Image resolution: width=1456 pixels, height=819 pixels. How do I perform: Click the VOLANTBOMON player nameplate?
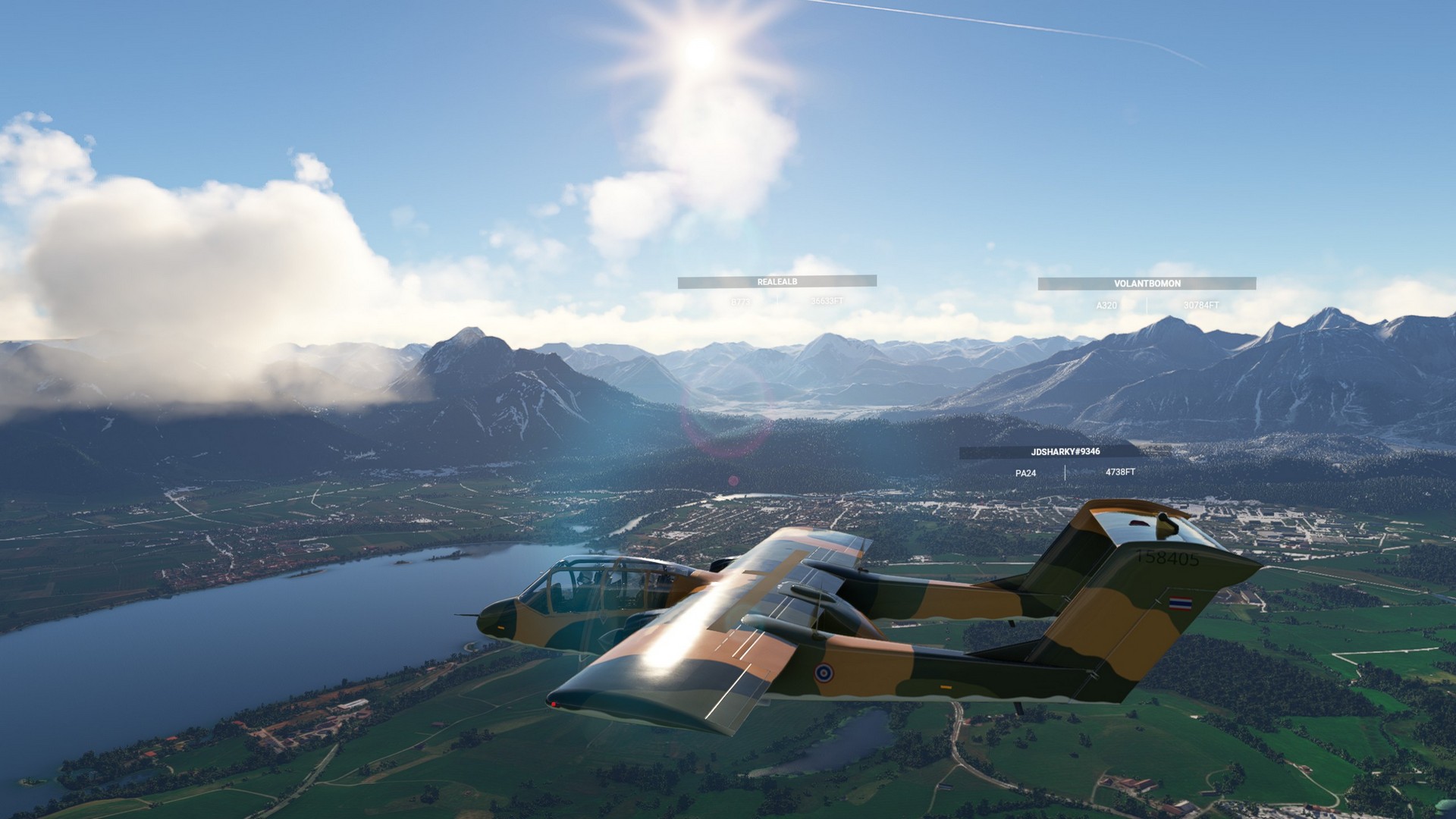click(x=1147, y=284)
